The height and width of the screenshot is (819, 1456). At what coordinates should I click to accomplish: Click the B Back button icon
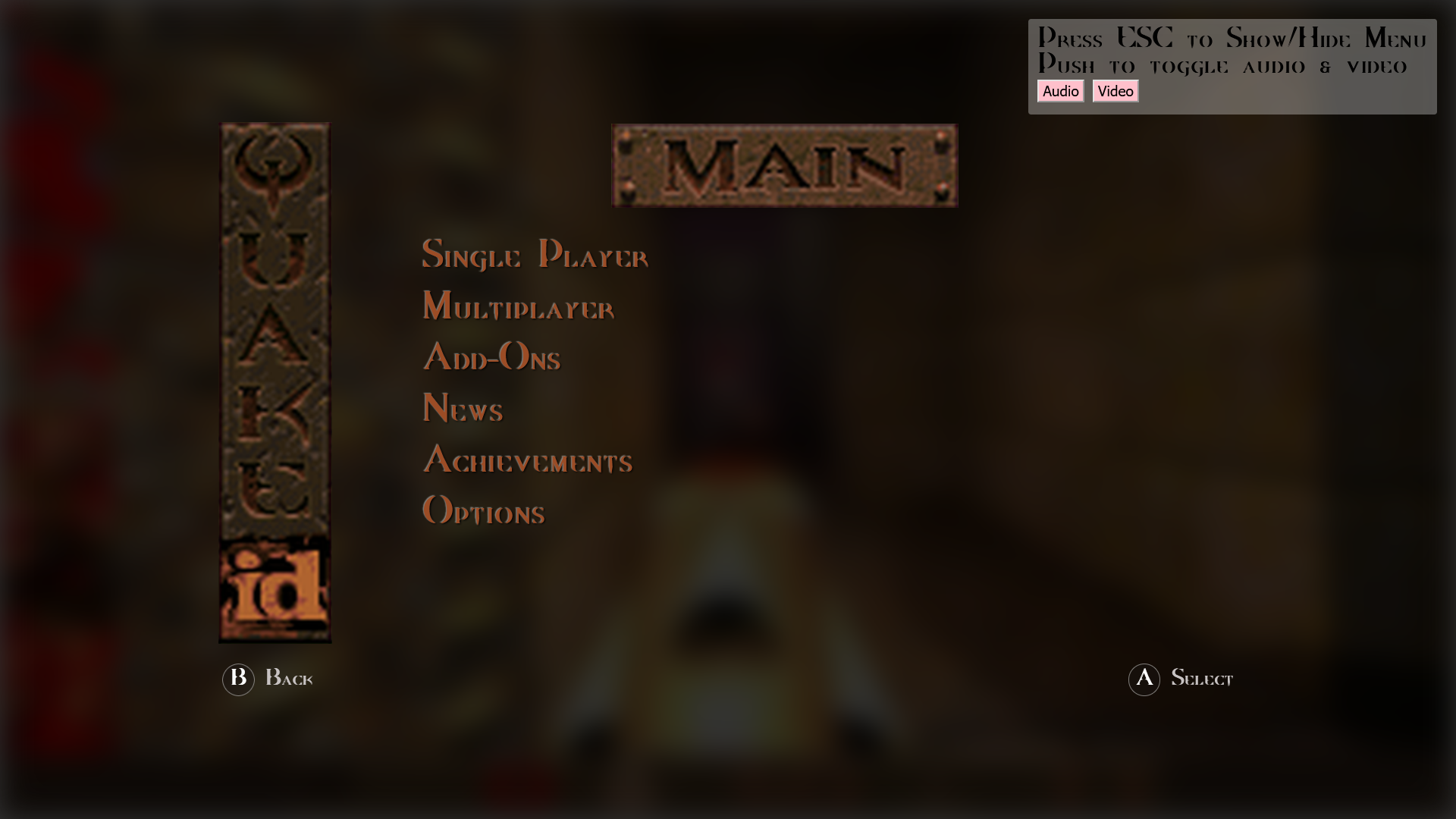(238, 679)
